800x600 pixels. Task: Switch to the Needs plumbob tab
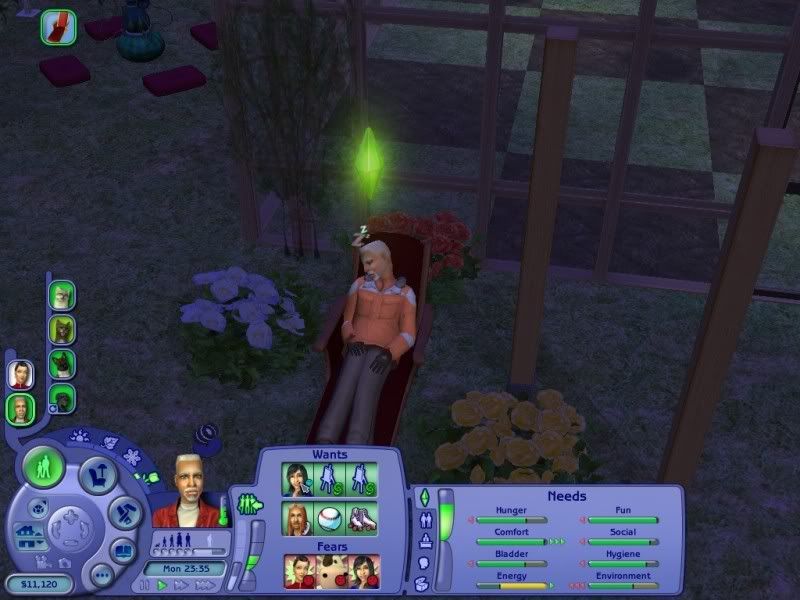pyautogui.click(x=423, y=497)
